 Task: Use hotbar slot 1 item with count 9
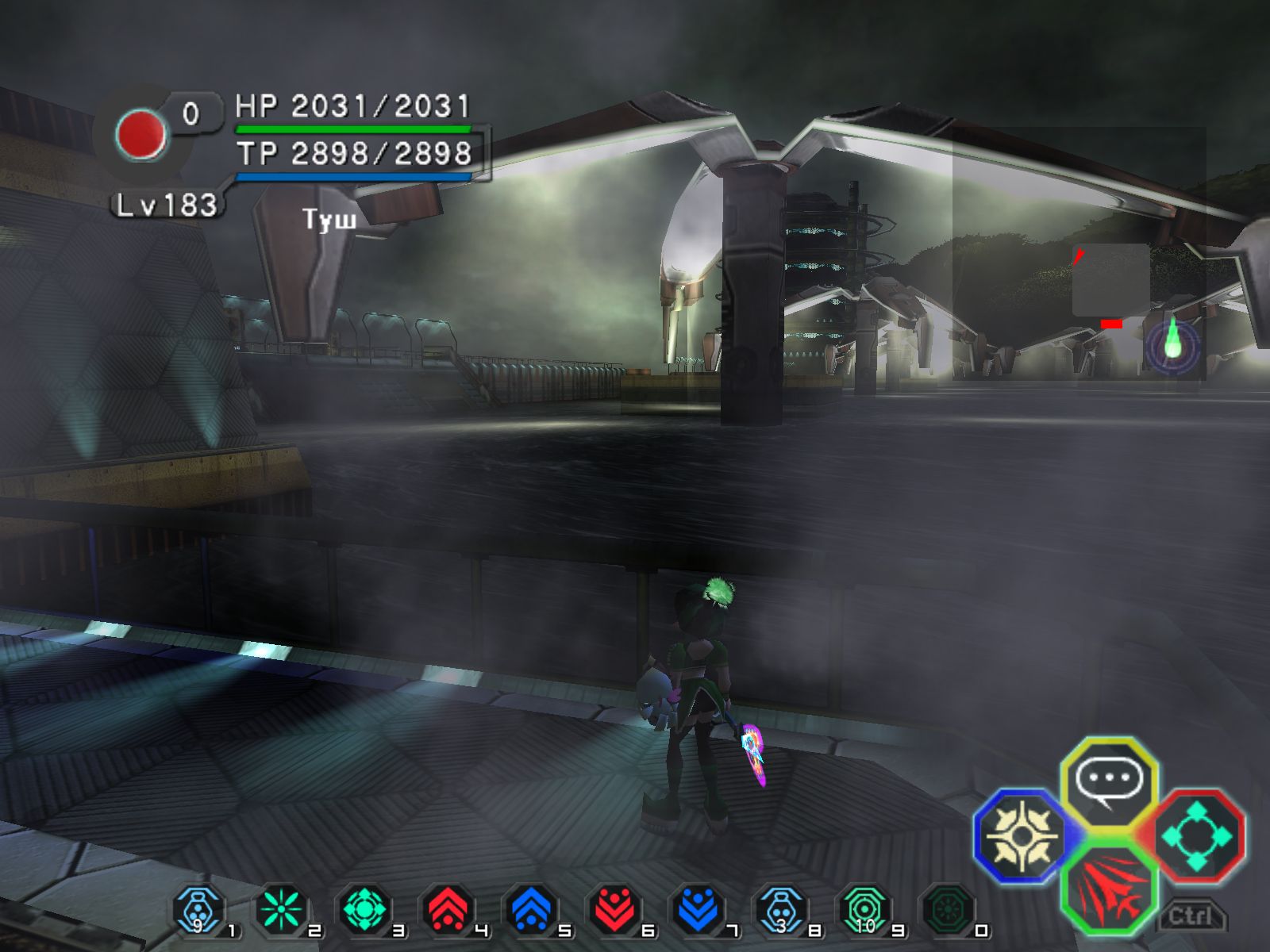[x=198, y=911]
